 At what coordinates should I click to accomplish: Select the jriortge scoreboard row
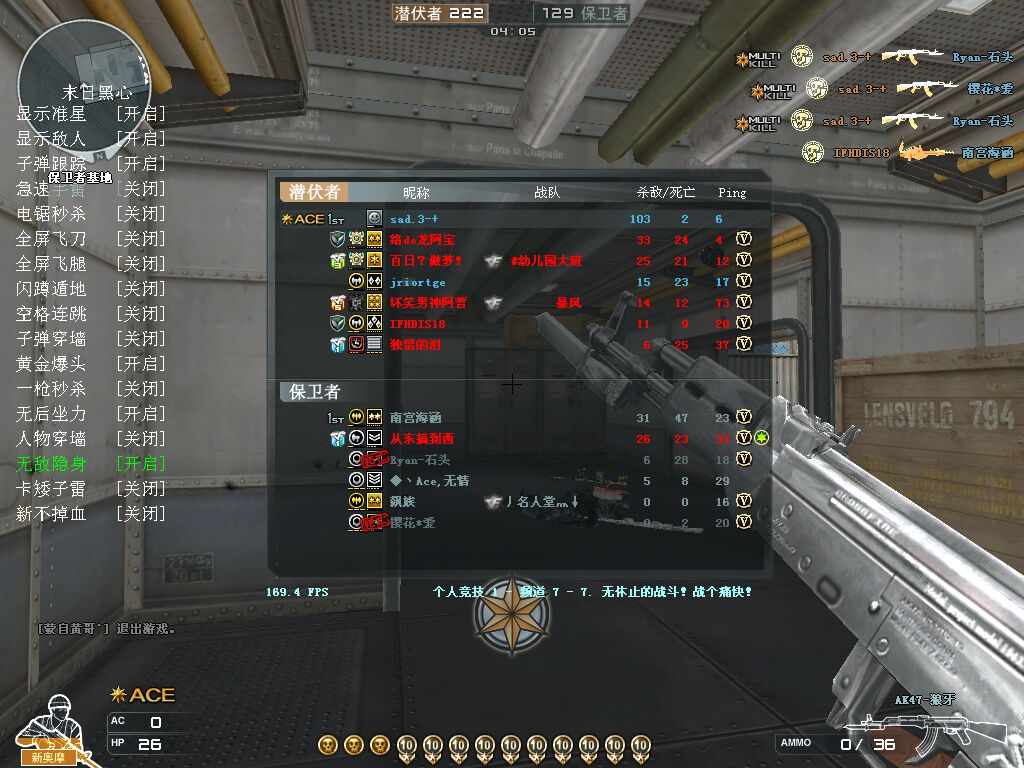pyautogui.click(x=417, y=282)
